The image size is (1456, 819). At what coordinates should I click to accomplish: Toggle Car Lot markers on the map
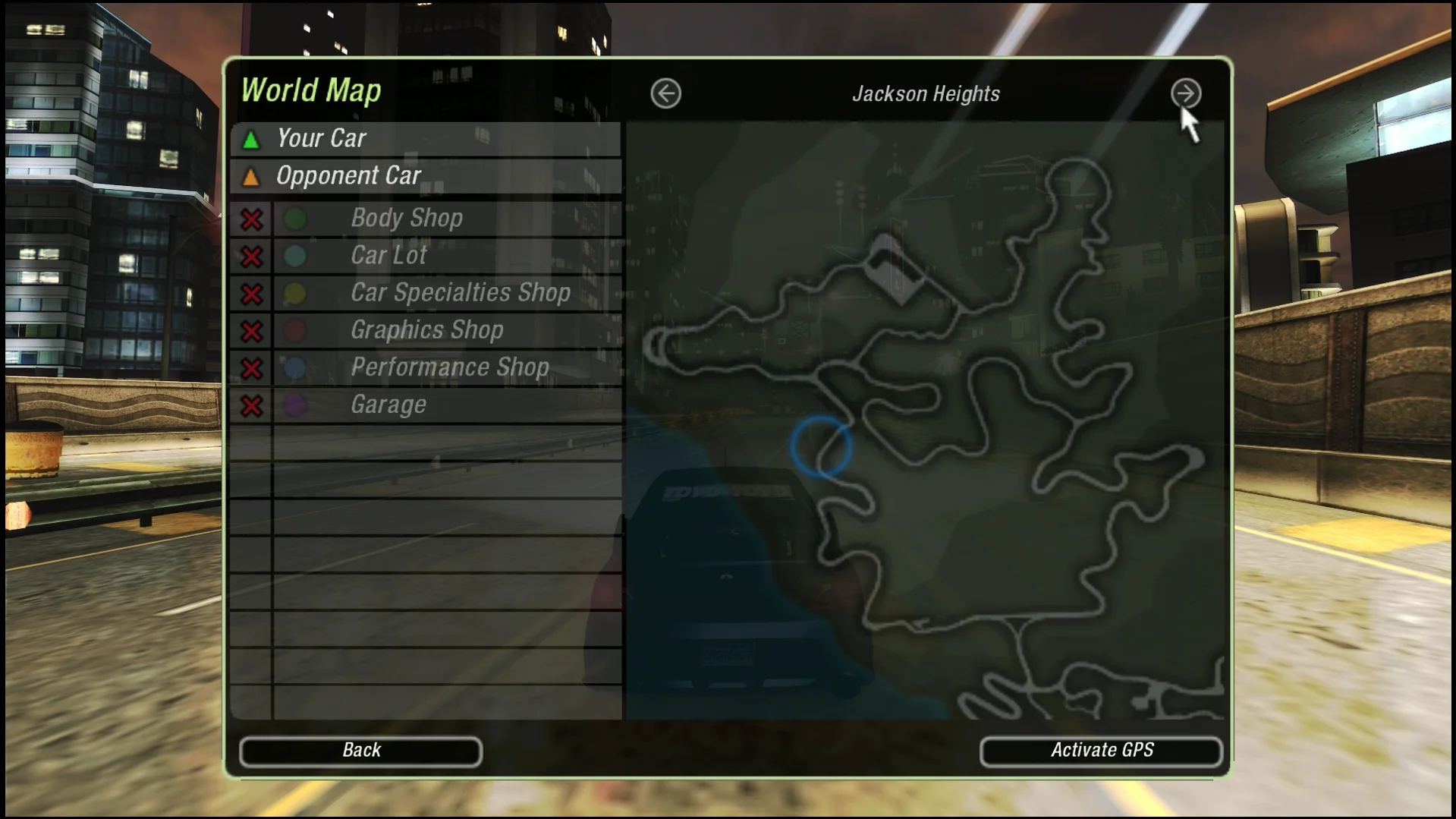(x=252, y=257)
